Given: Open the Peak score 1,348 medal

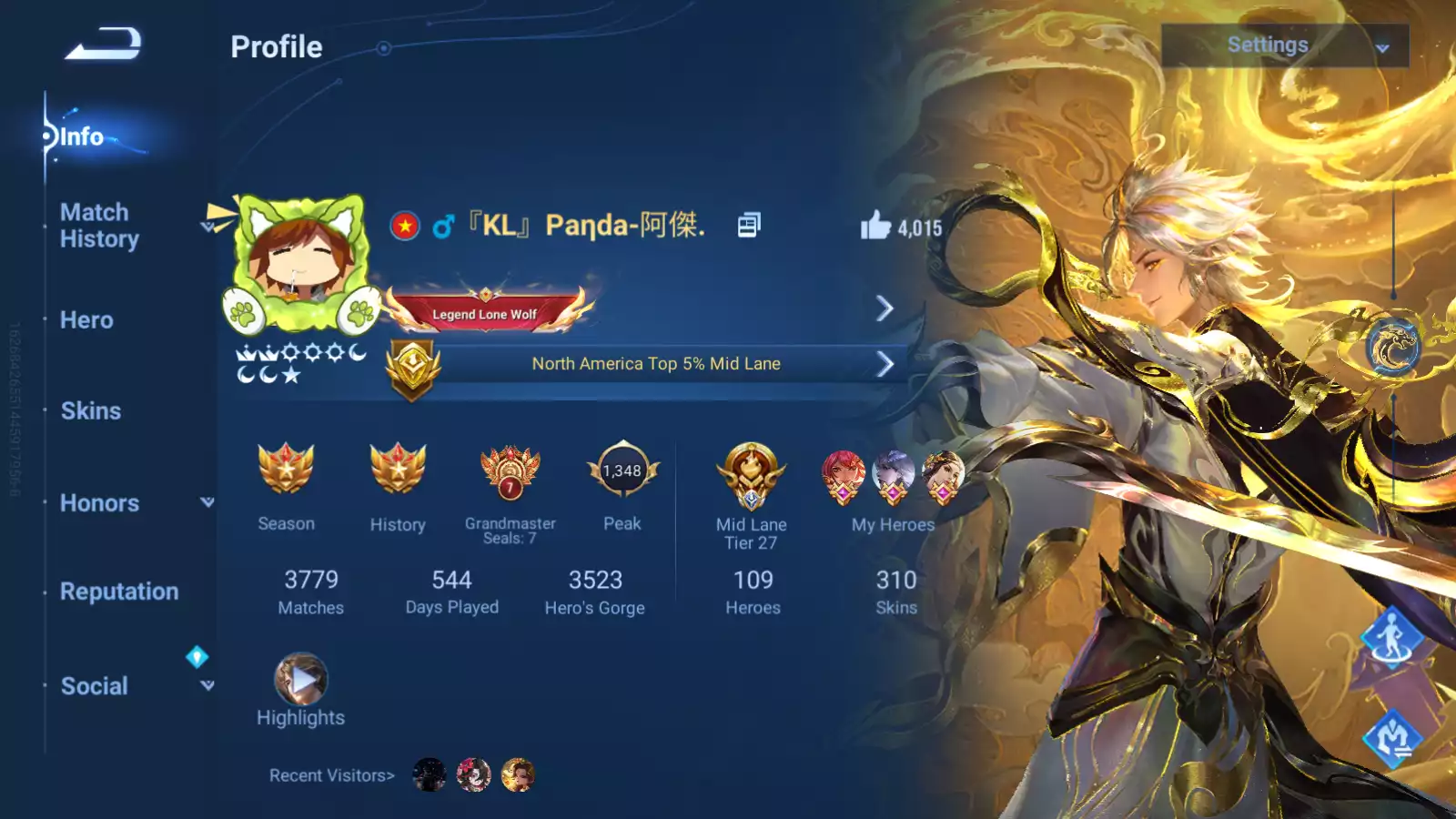Looking at the screenshot, I should [622, 471].
